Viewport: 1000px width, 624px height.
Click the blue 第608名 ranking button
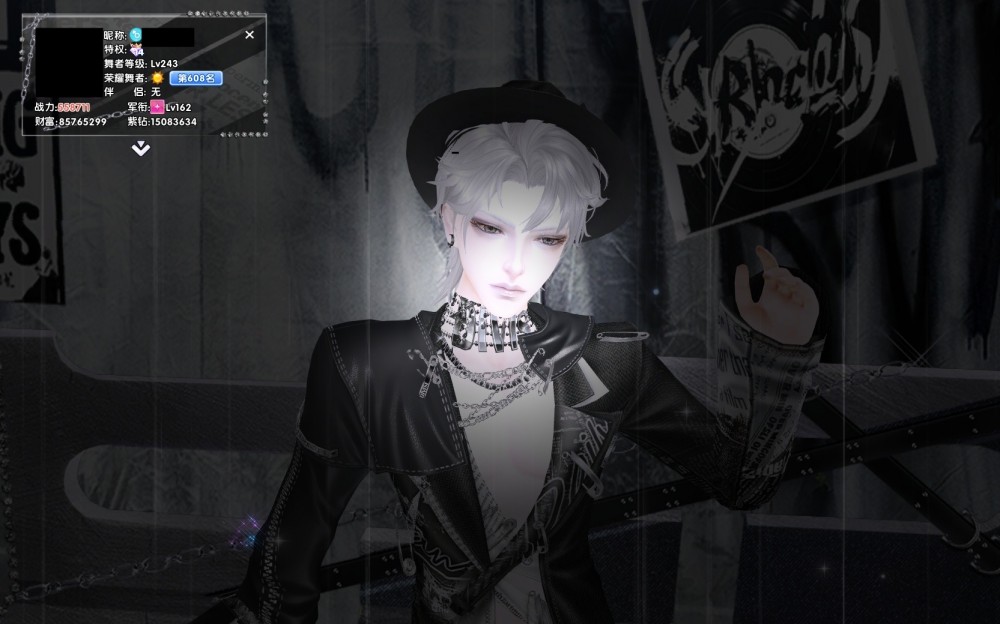point(195,78)
